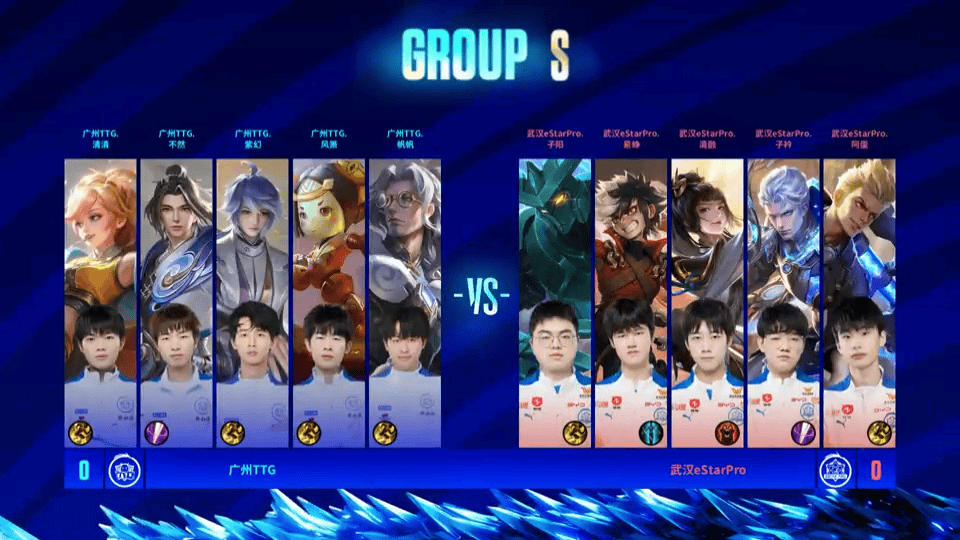The height and width of the screenshot is (540, 960).
Task: Click the 武汉eStarPro team logo badge
Action: tap(834, 470)
